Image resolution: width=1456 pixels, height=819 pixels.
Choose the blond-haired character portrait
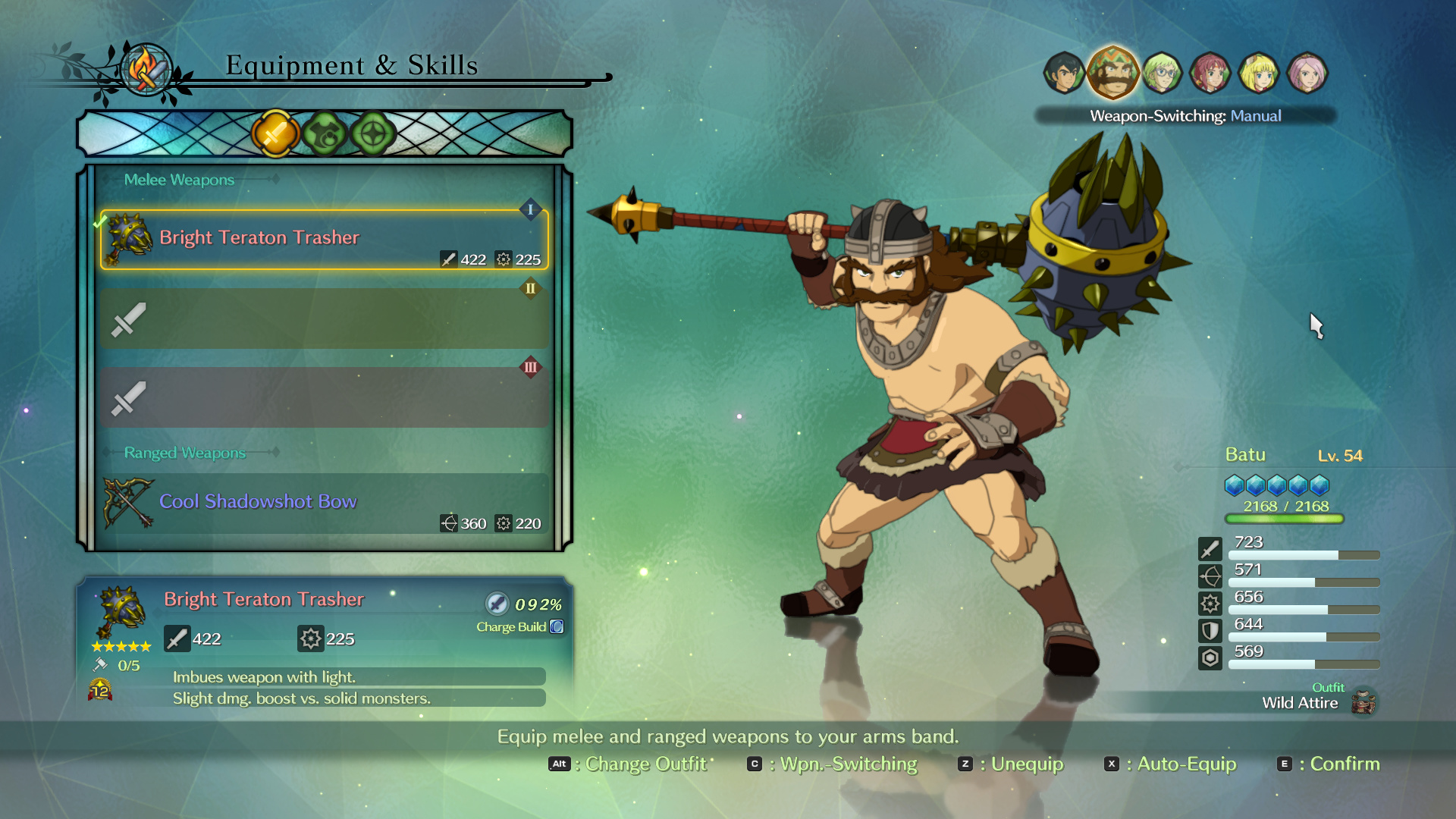[x=1259, y=74]
